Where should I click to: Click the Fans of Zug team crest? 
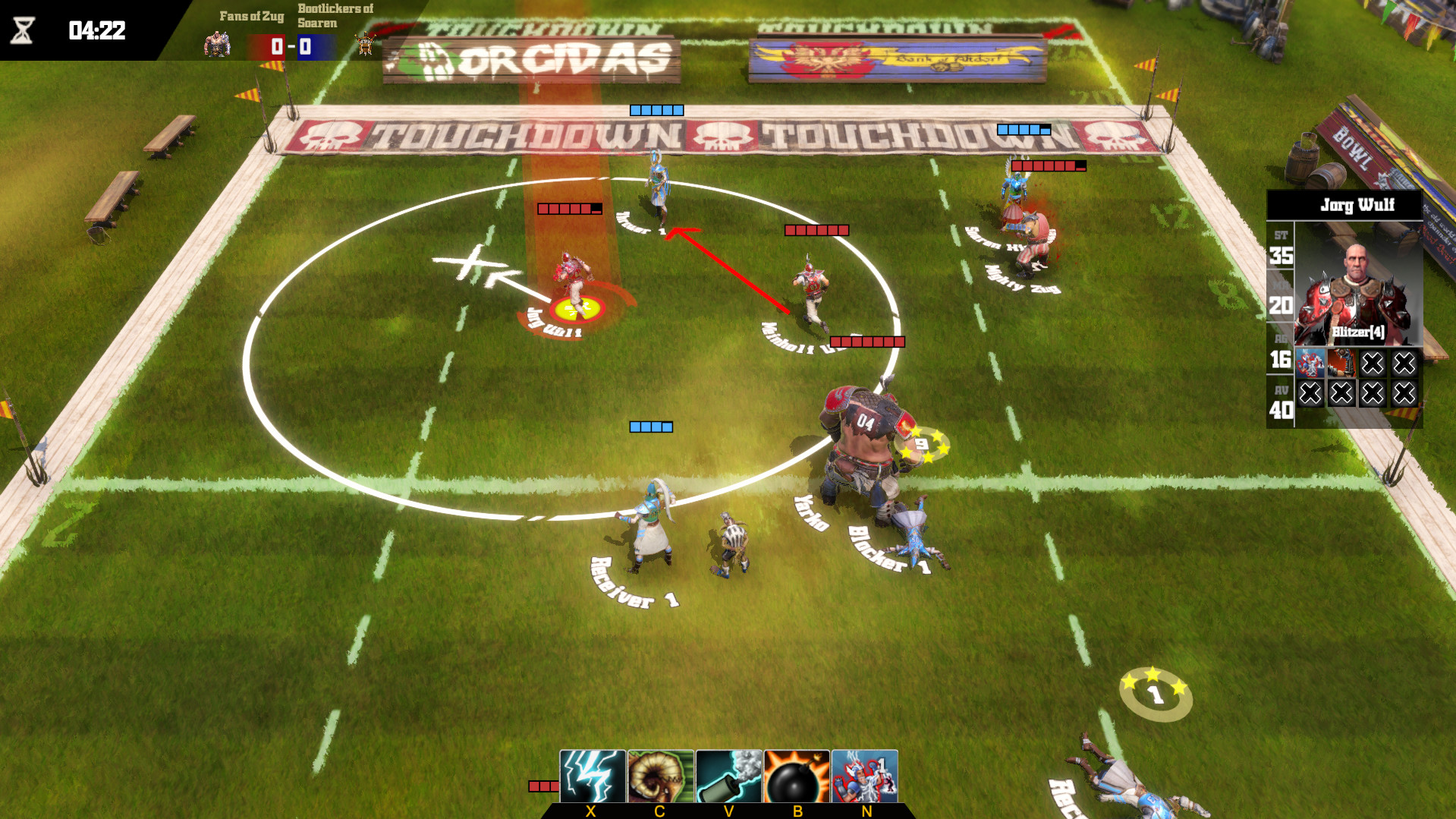[217, 44]
